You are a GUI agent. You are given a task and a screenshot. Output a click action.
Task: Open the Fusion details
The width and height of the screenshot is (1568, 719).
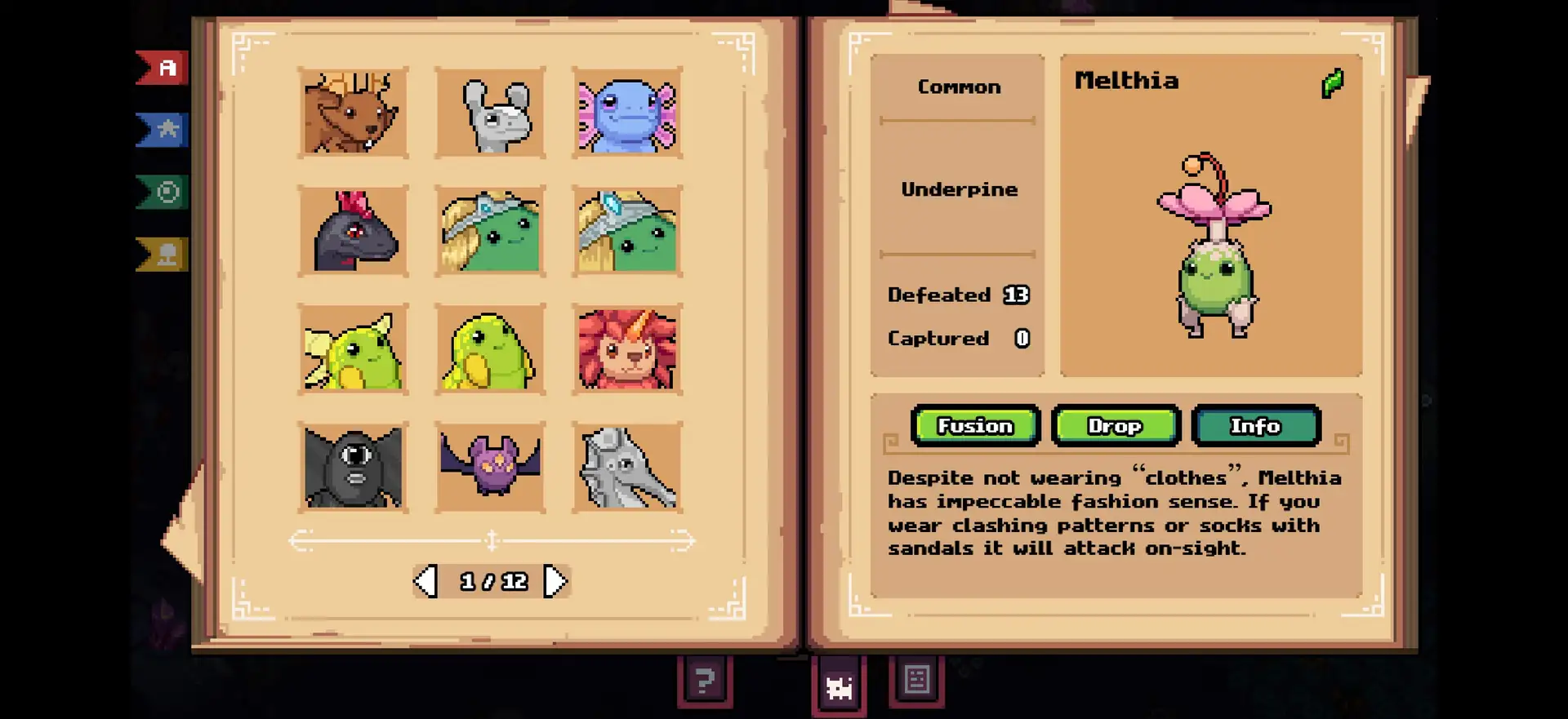coord(975,426)
